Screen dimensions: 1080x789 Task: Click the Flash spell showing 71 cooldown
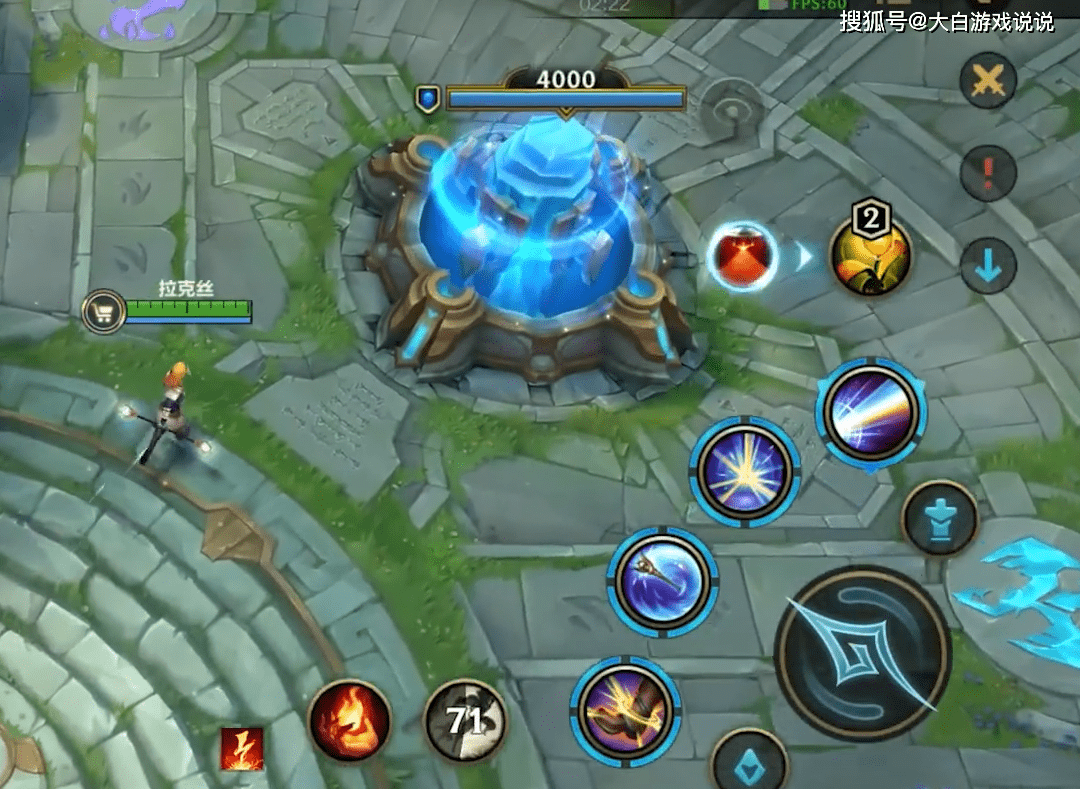click(465, 721)
